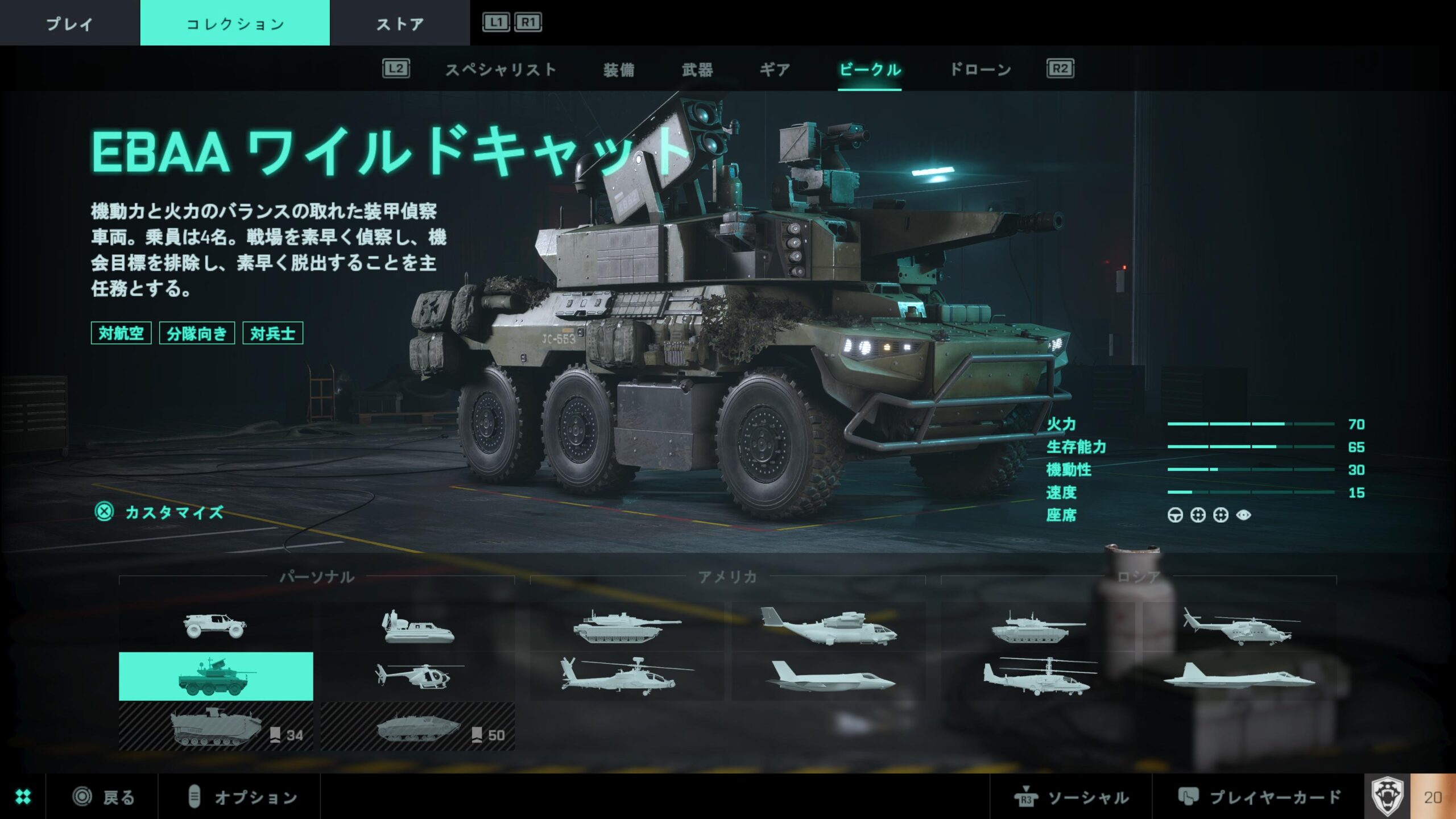Open the ギア category
The height and width of the screenshot is (819, 1456).
click(775, 70)
